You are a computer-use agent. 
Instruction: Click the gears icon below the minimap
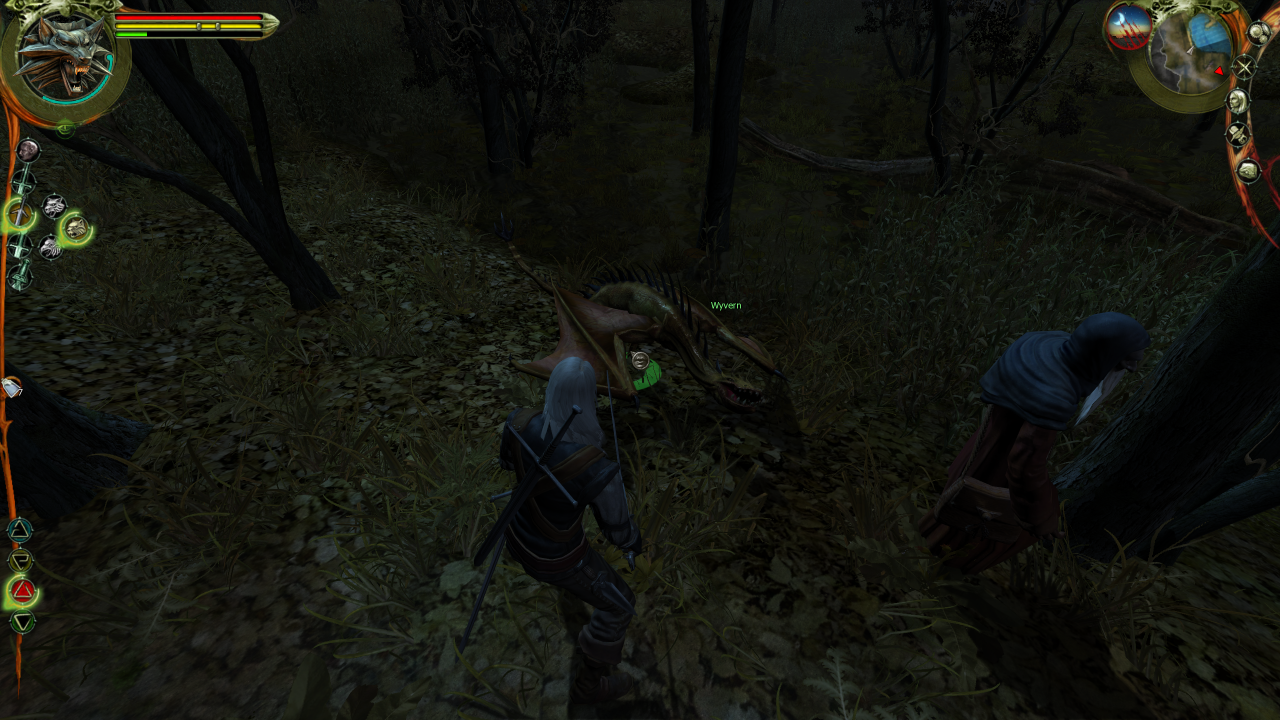point(1259,33)
